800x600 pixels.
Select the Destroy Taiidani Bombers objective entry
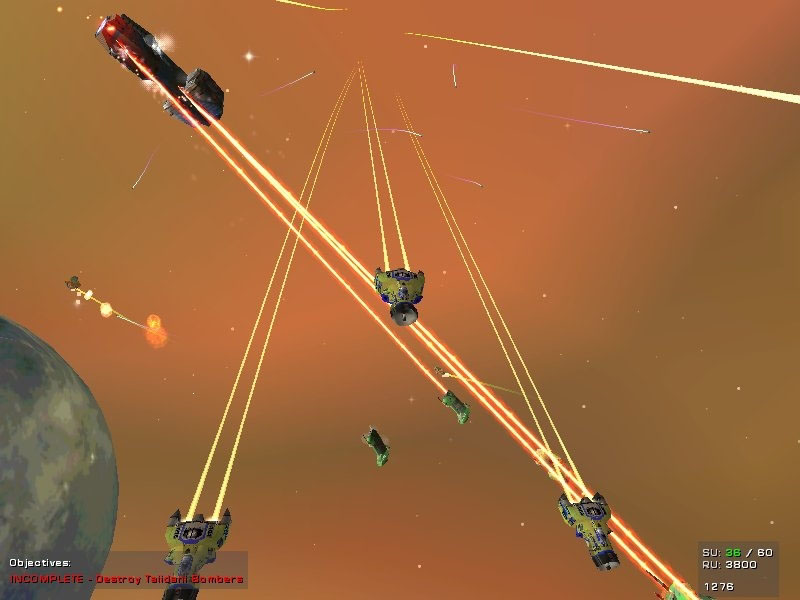[x=127, y=579]
